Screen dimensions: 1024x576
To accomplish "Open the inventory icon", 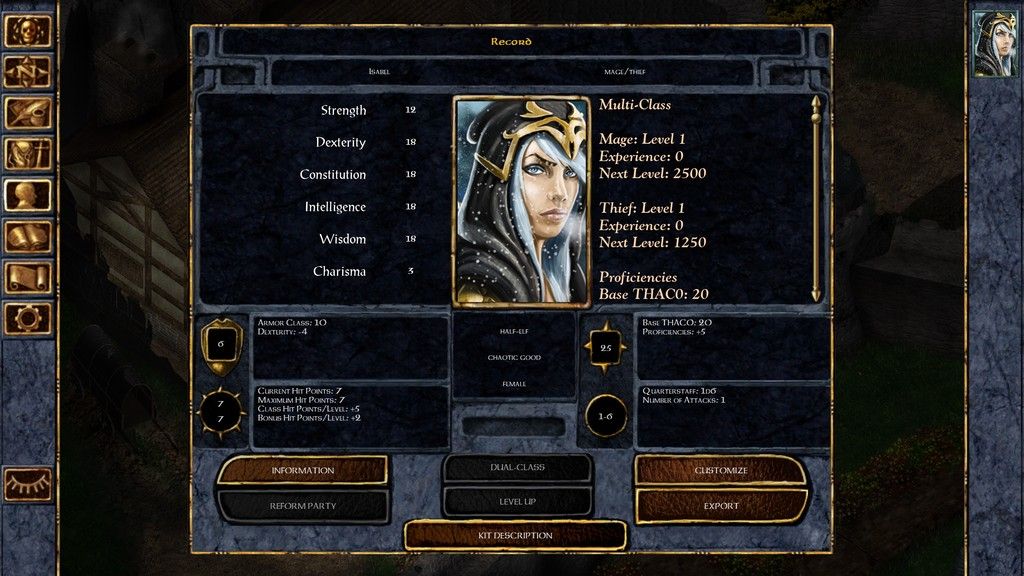I will coord(27,153).
